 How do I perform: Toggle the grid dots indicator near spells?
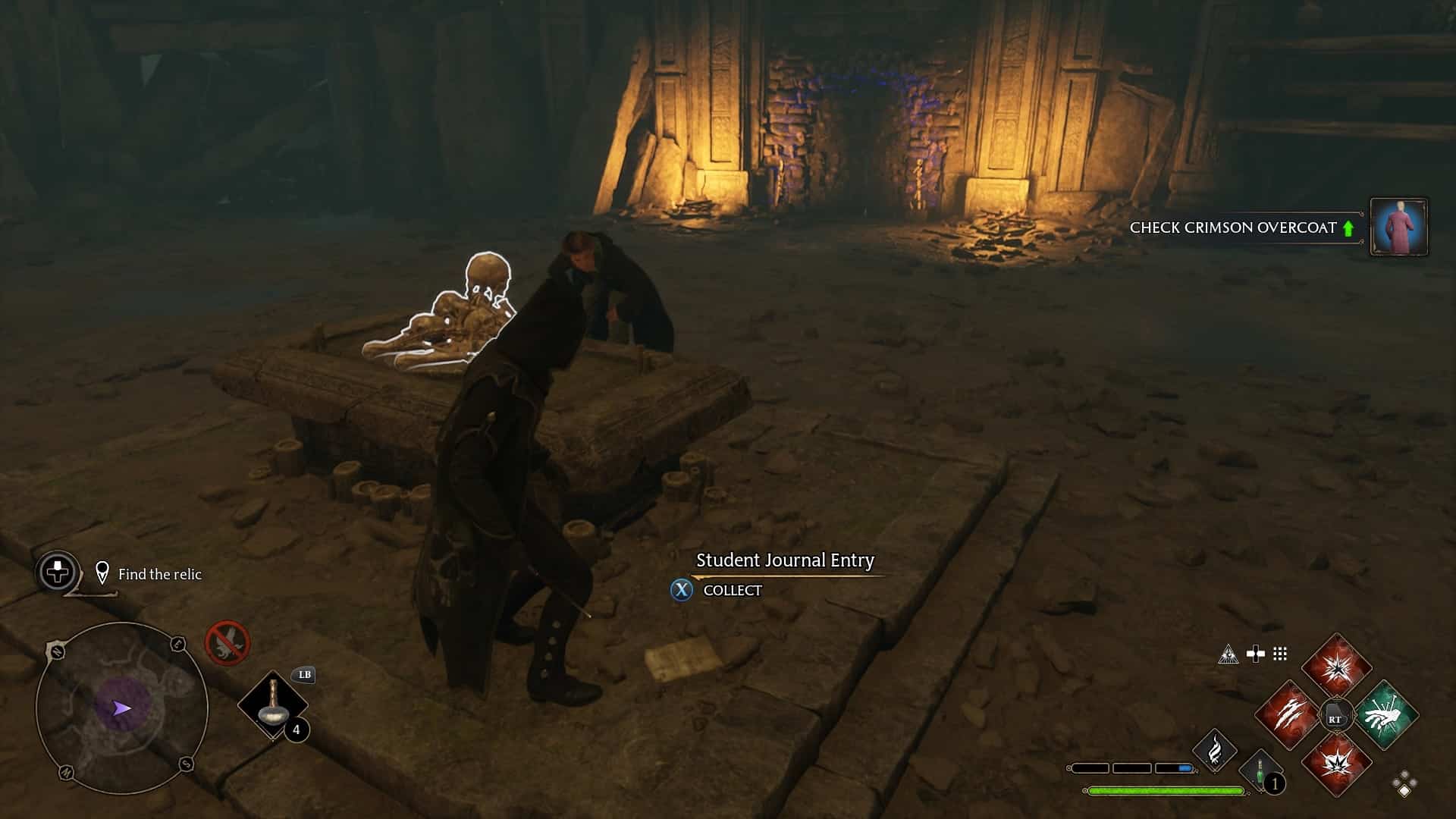(1280, 654)
